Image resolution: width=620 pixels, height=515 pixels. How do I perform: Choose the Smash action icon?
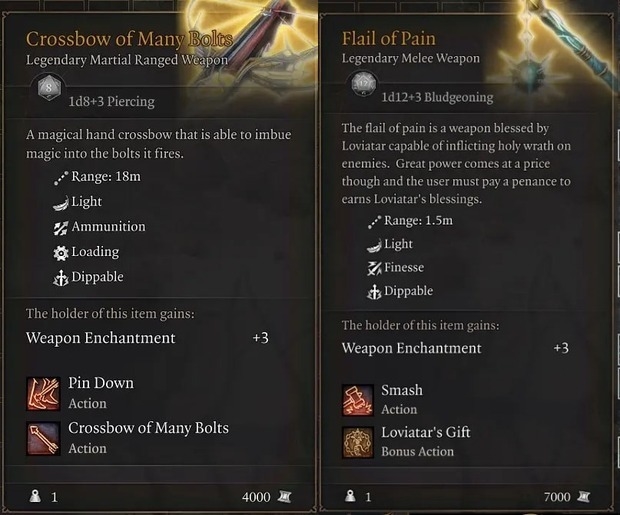point(358,399)
